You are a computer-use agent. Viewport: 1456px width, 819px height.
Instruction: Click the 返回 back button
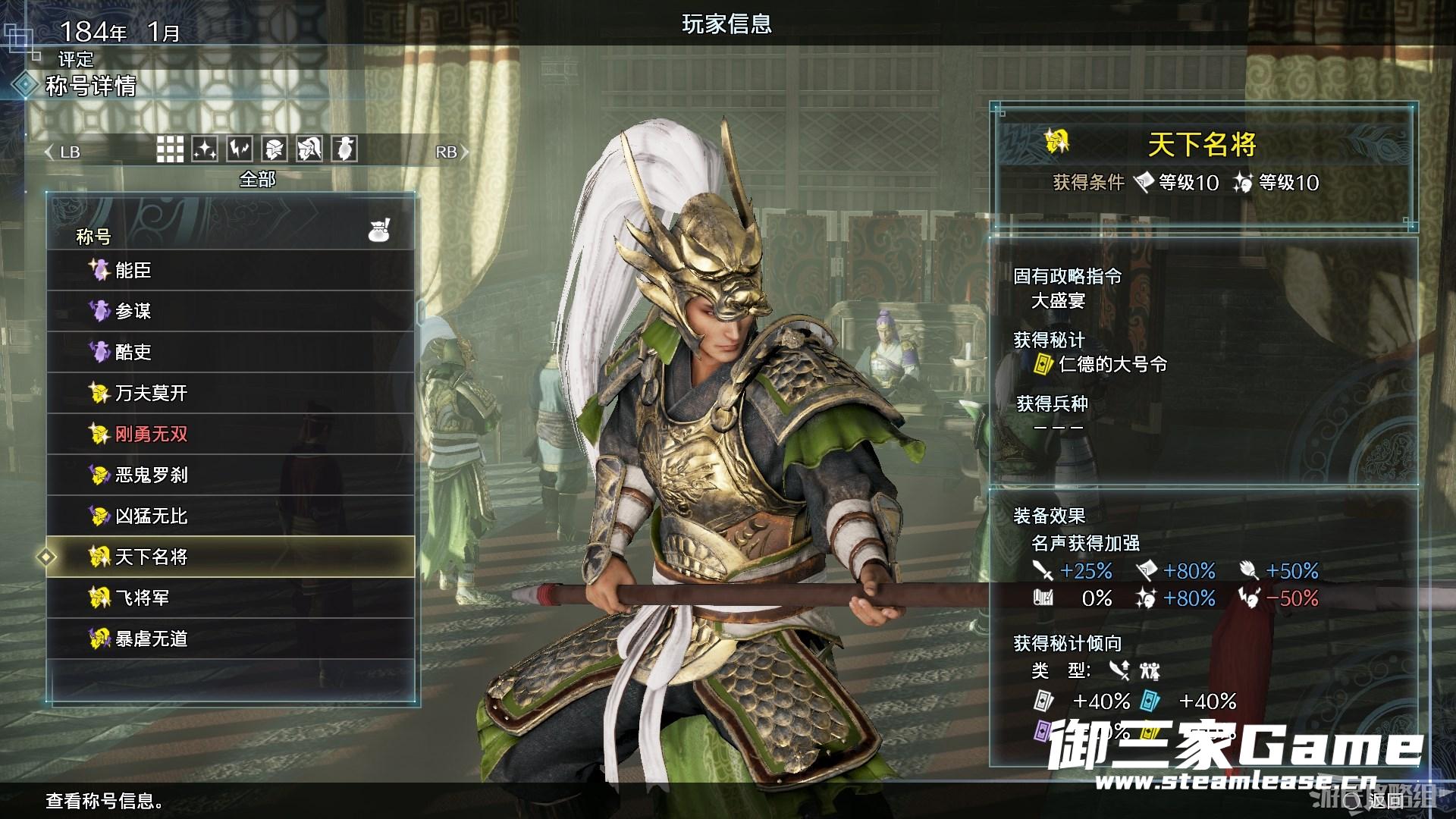tap(1385, 800)
